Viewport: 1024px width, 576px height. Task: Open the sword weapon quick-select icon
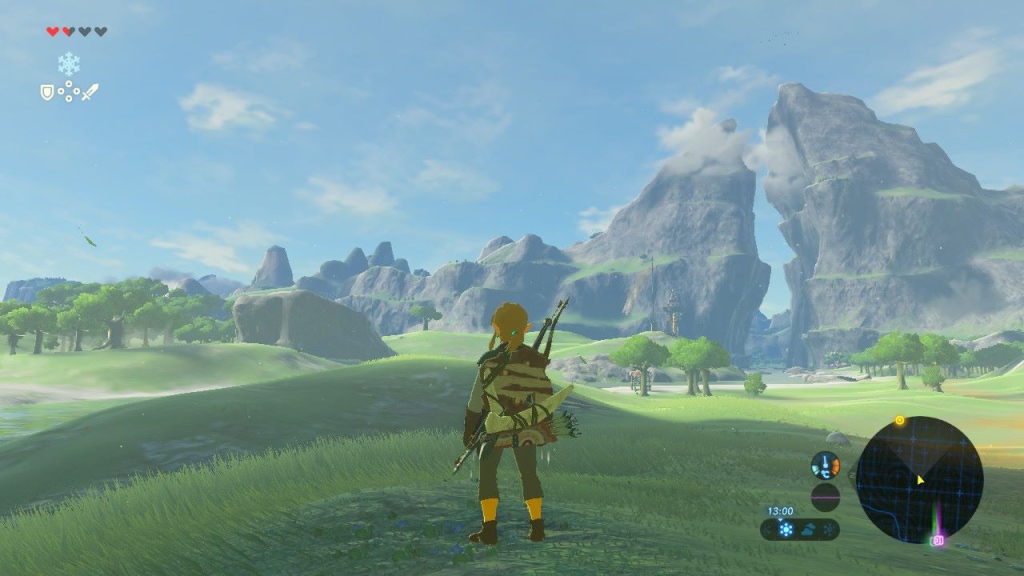pyautogui.click(x=90, y=92)
